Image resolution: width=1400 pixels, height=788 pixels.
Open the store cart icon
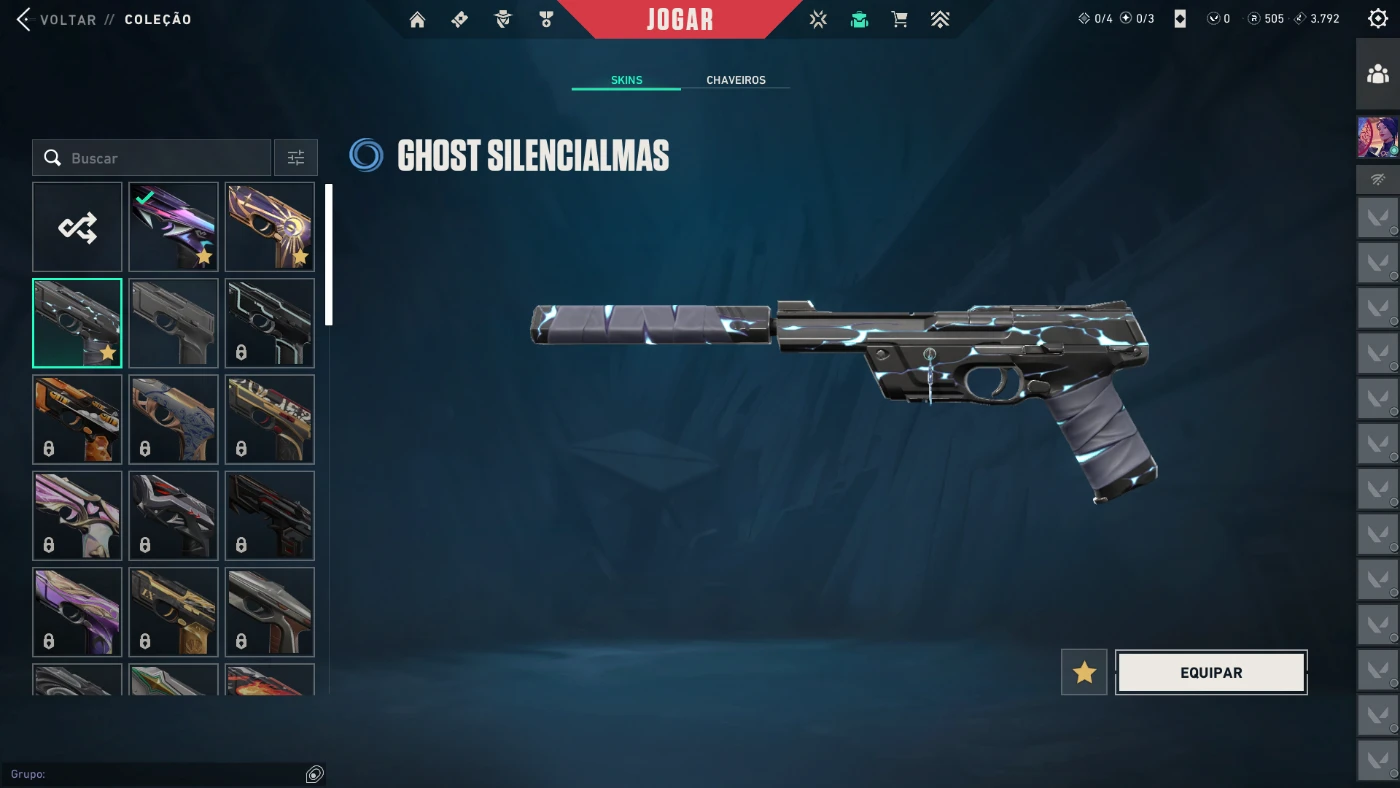[899, 19]
